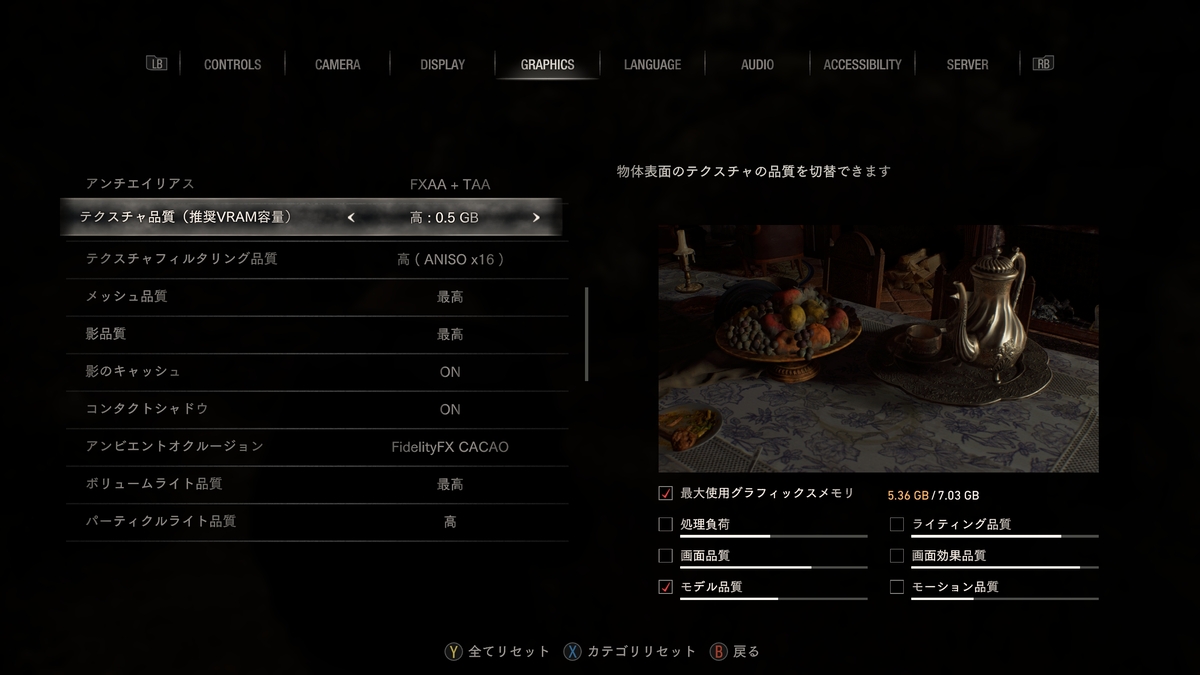Choose the テクスチャフィルタリング品質 row
Viewport: 1200px width, 675px height.
pos(316,259)
